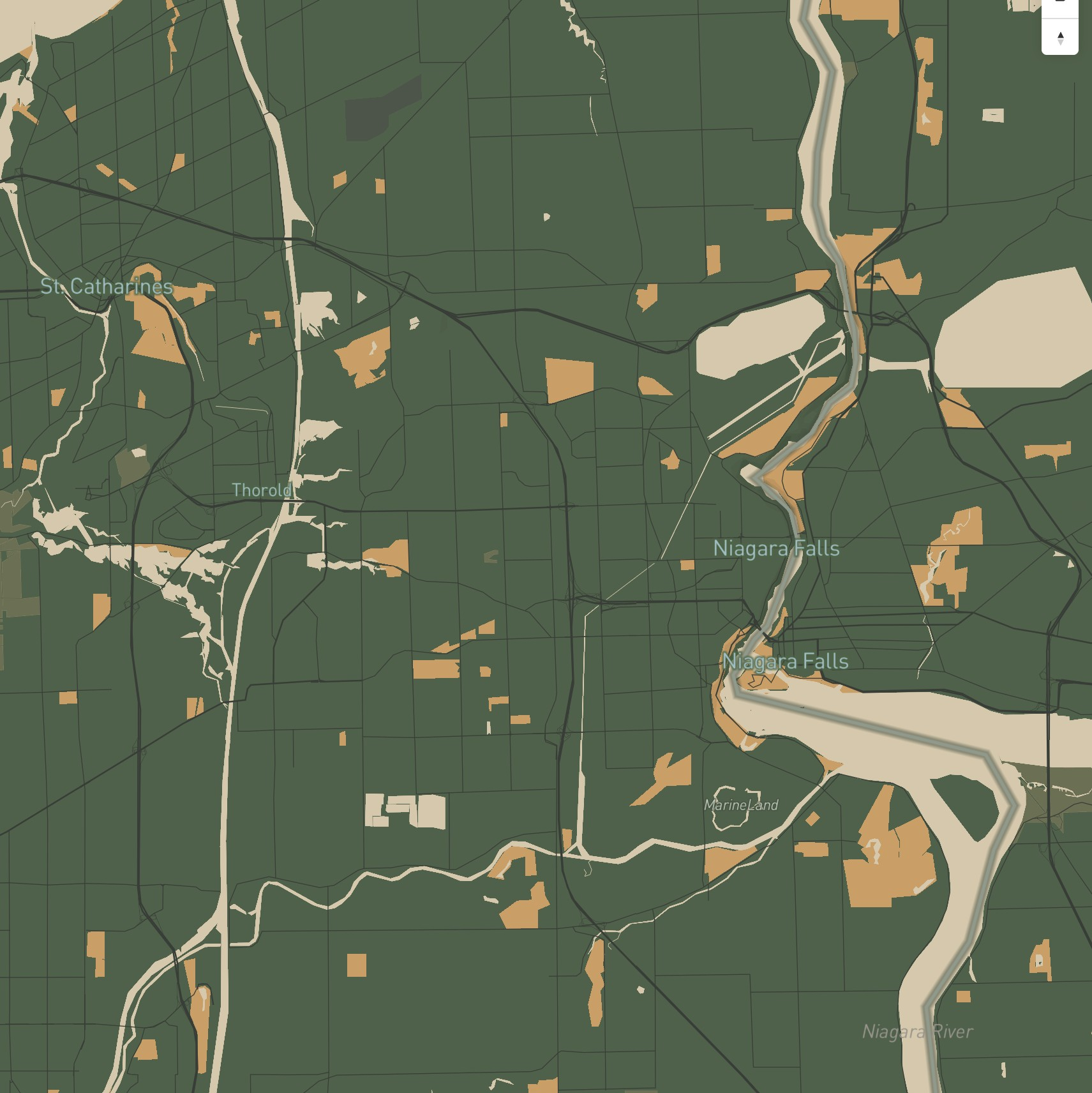
Task: Click the tilt down arrow in the map controls
Action: (1061, 43)
